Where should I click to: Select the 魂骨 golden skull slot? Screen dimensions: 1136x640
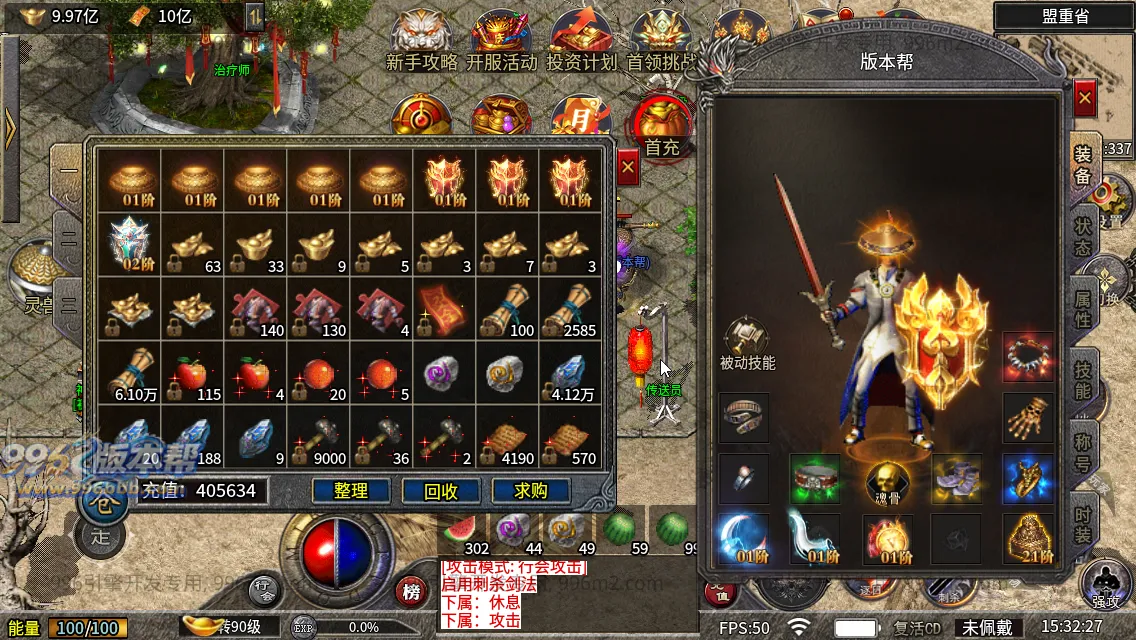click(885, 482)
